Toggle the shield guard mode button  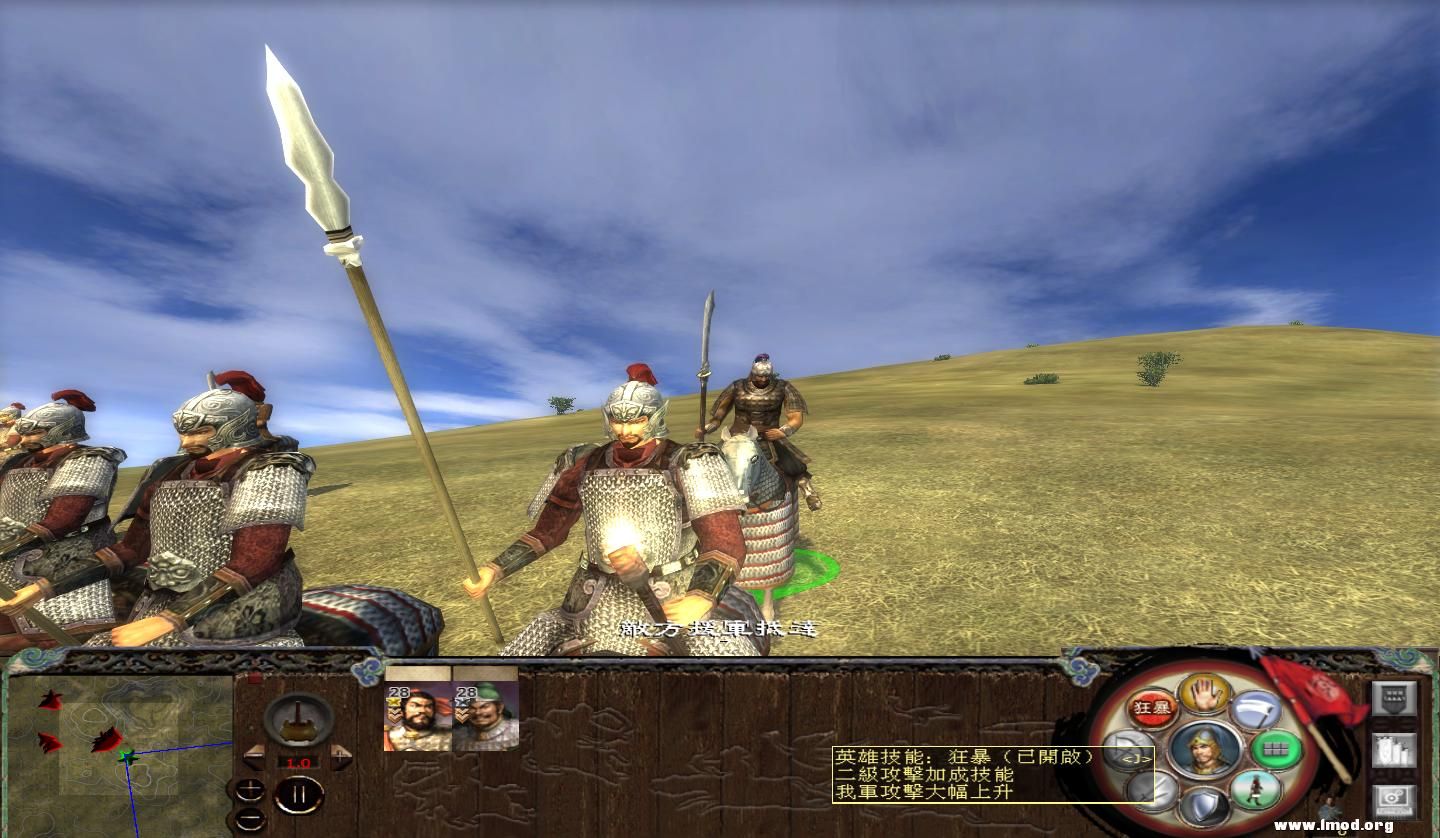click(x=1204, y=806)
